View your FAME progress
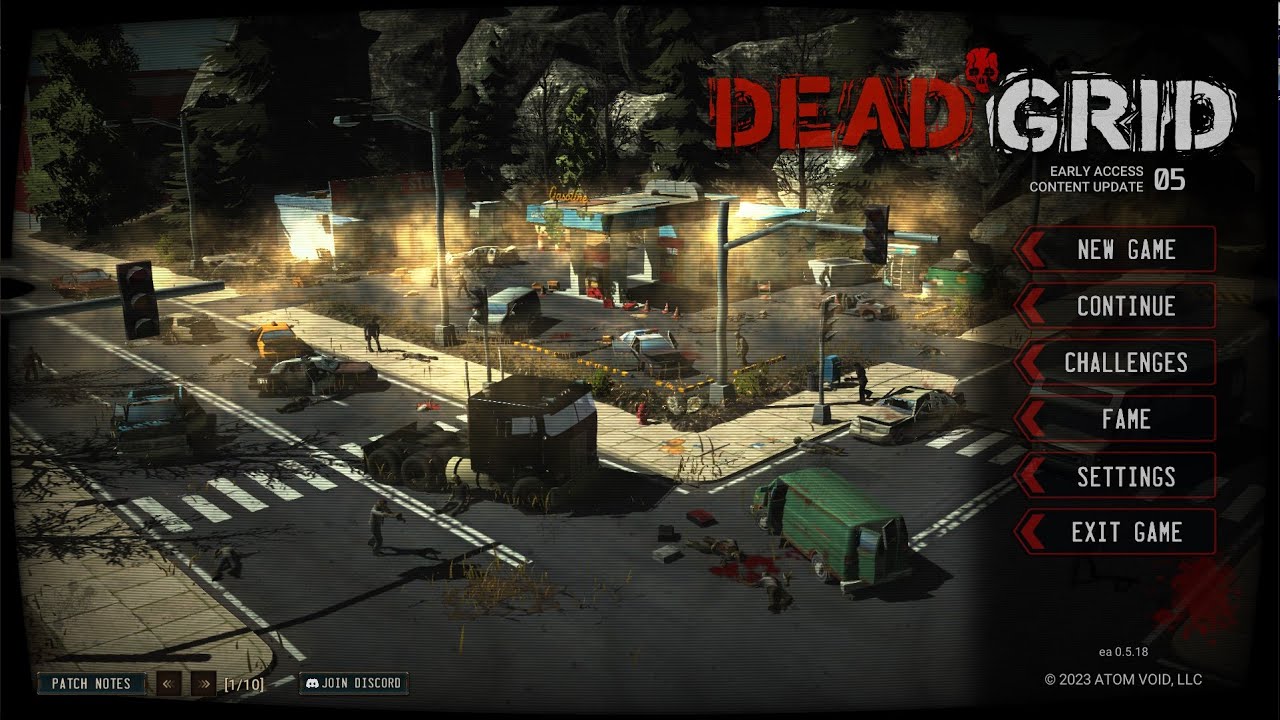This screenshot has height=720, width=1280. [1125, 420]
